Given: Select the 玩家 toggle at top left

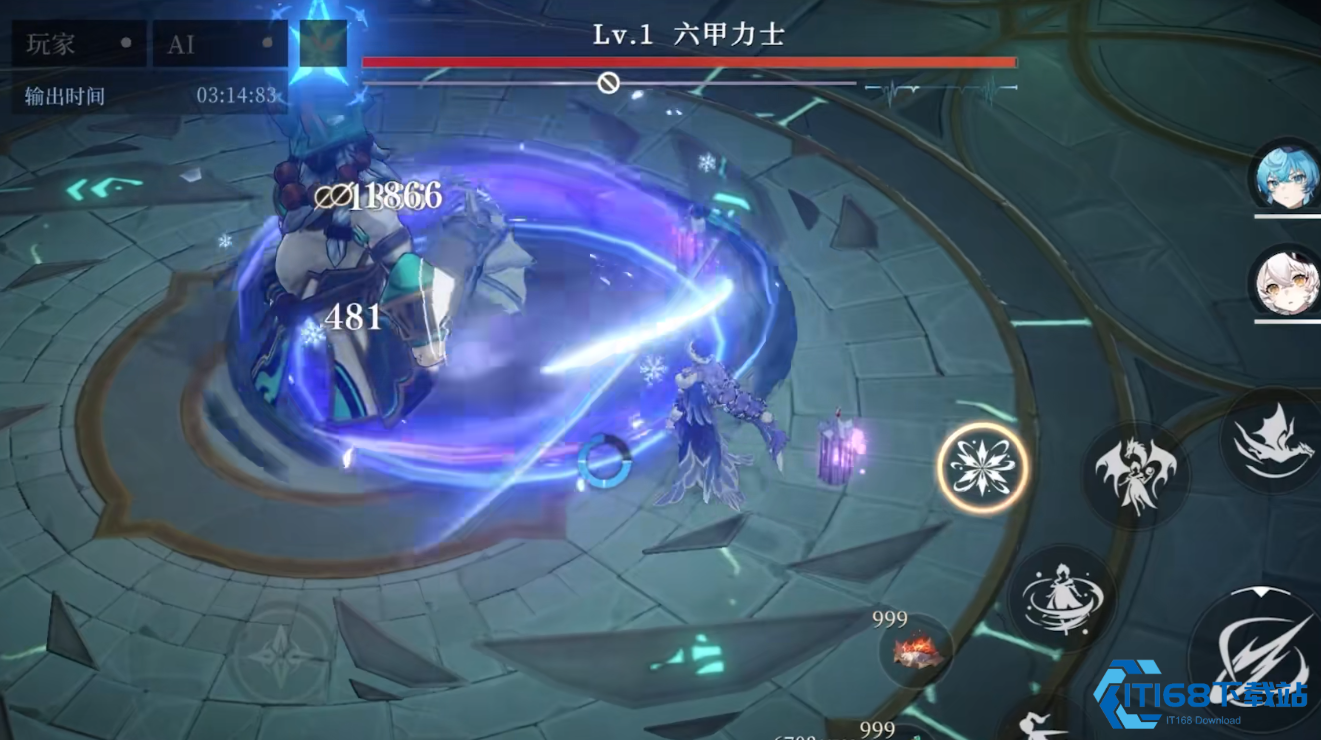Looking at the screenshot, I should pyautogui.click(x=80, y=45).
